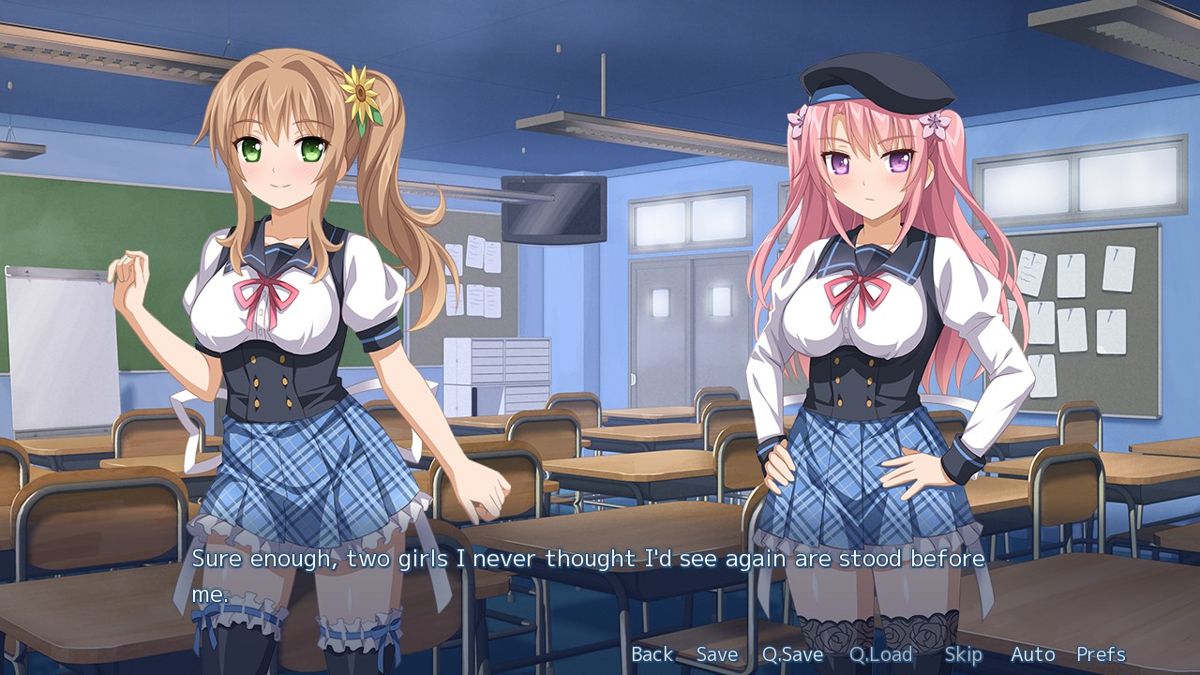Activate Skip to fast-forward dialogue

click(963, 655)
